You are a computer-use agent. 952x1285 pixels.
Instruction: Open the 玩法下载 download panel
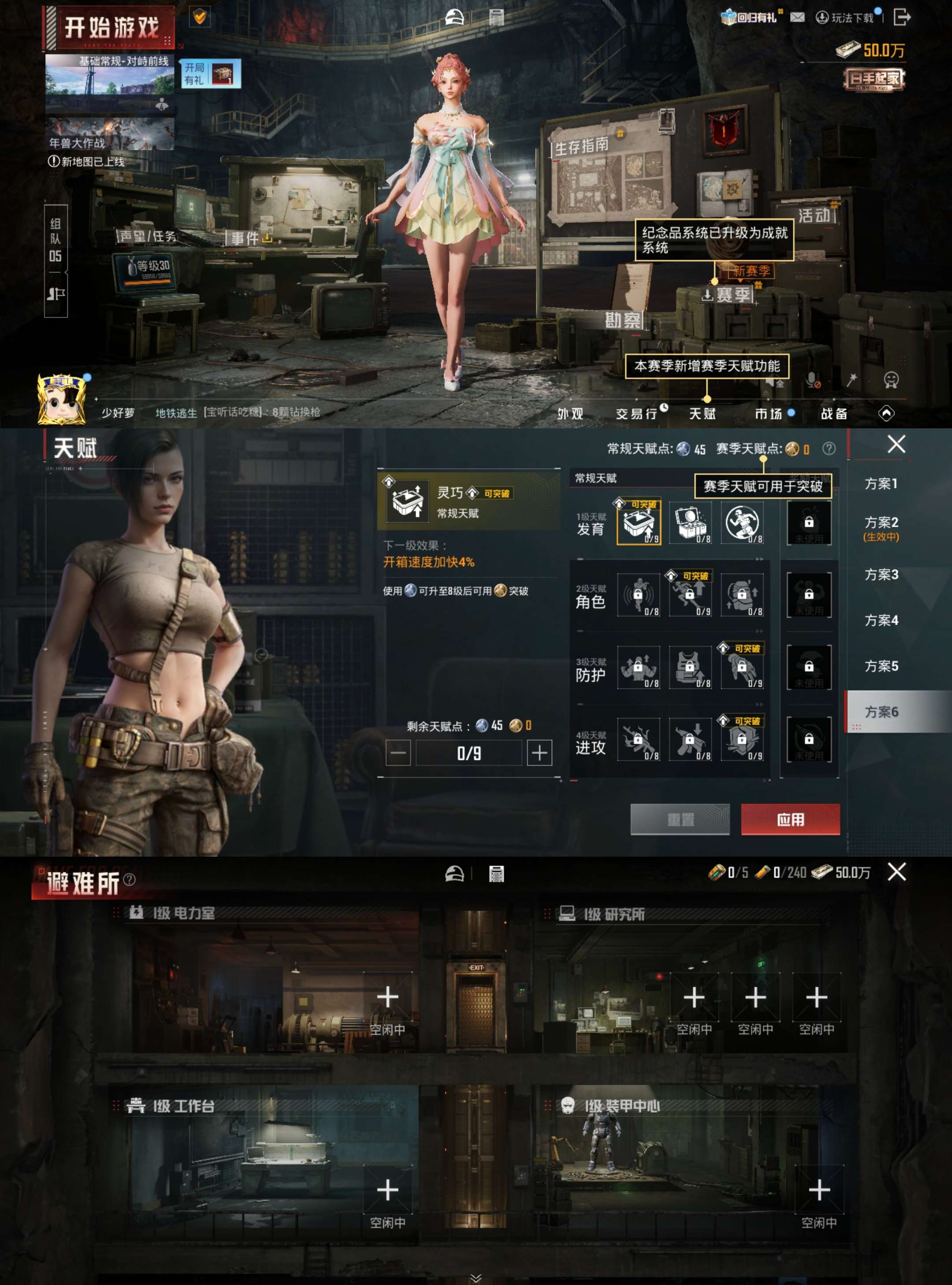pyautogui.click(x=846, y=17)
